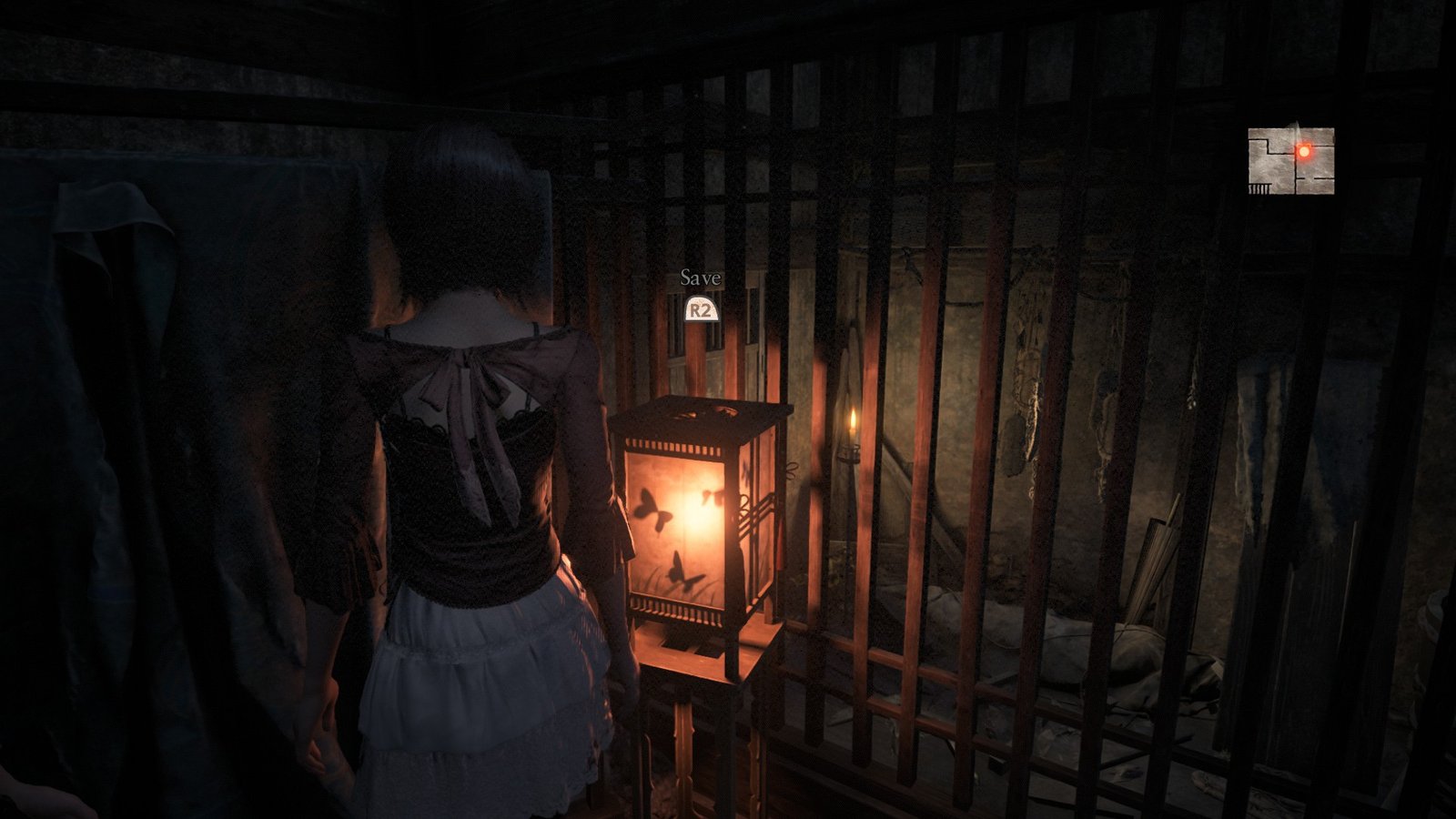
Task: Click the staircase symbol on the minimap
Action: pos(1258,188)
